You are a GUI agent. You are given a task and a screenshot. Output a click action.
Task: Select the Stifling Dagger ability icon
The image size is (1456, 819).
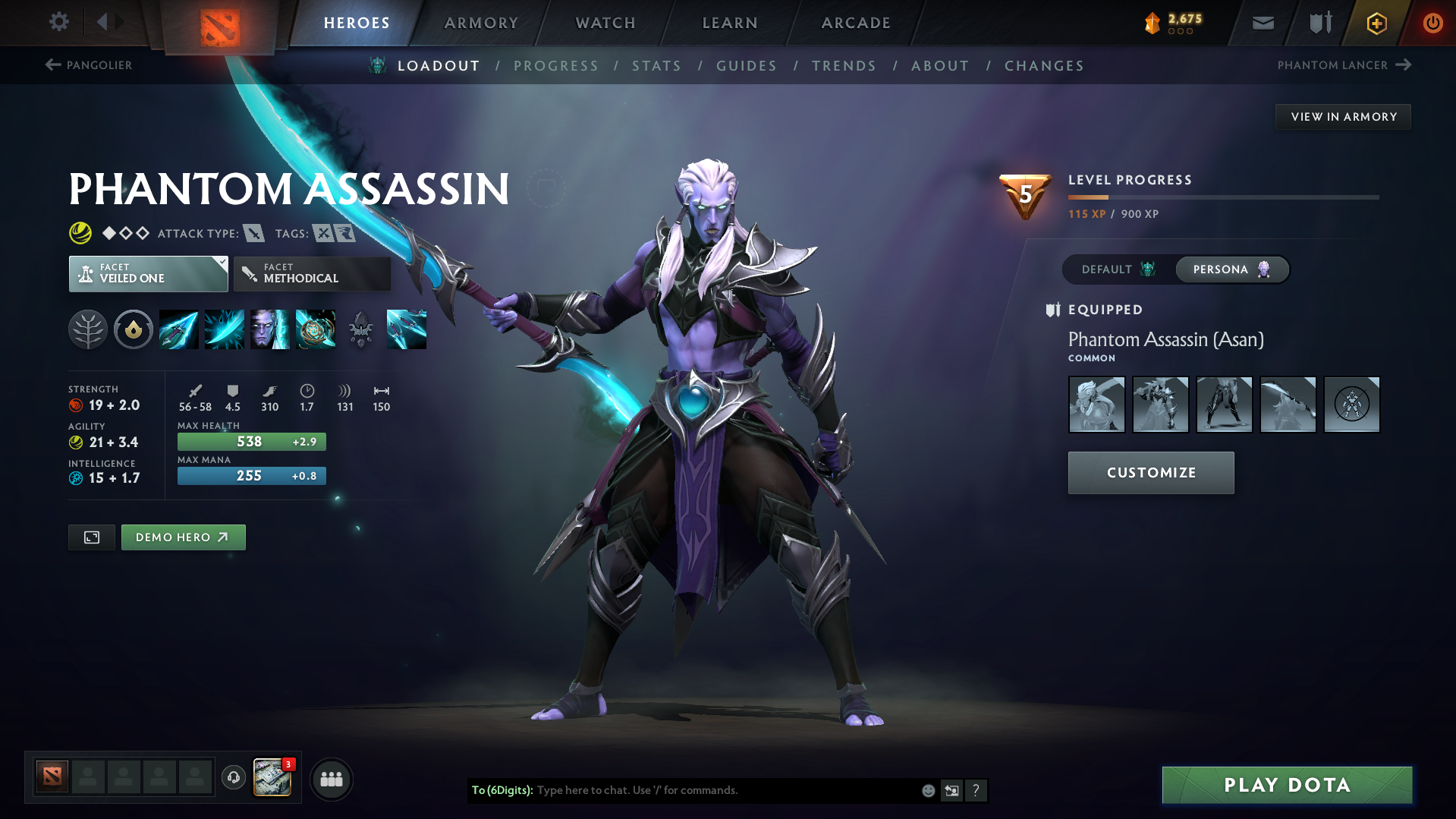[x=179, y=329]
